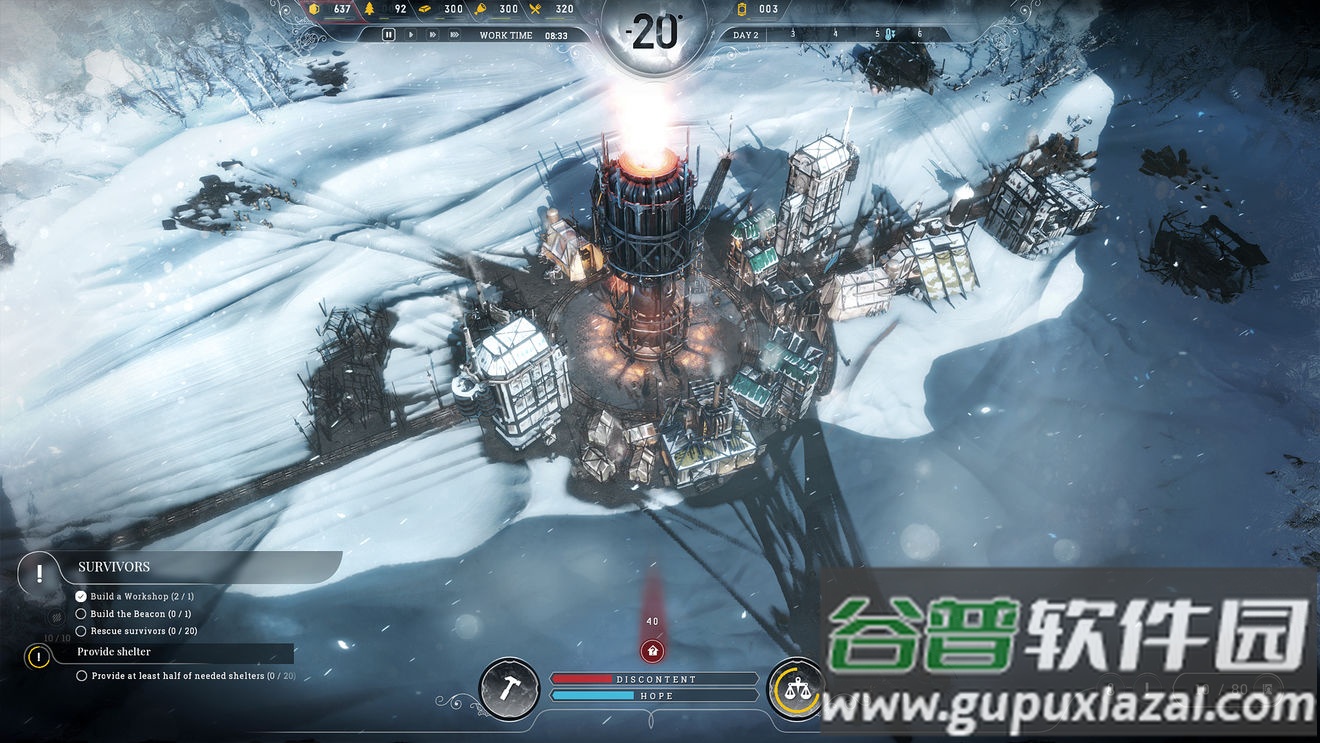Click the WORK TIME display
Image resolution: width=1320 pixels, height=743 pixels.
505,34
